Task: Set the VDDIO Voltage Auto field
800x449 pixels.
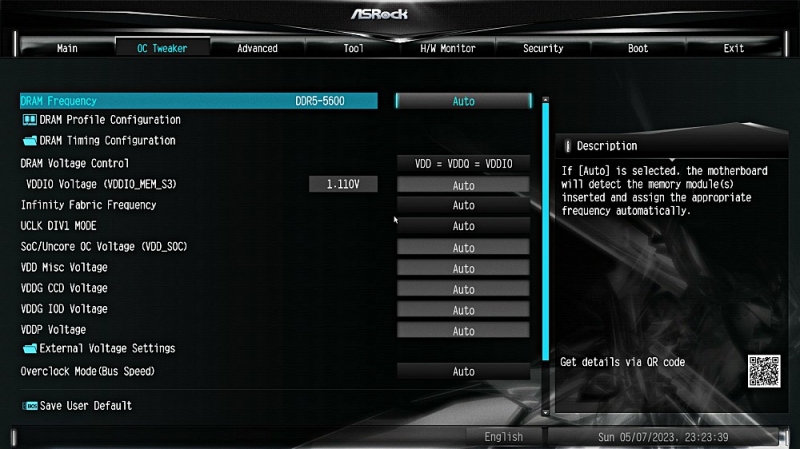Action: [x=463, y=185]
